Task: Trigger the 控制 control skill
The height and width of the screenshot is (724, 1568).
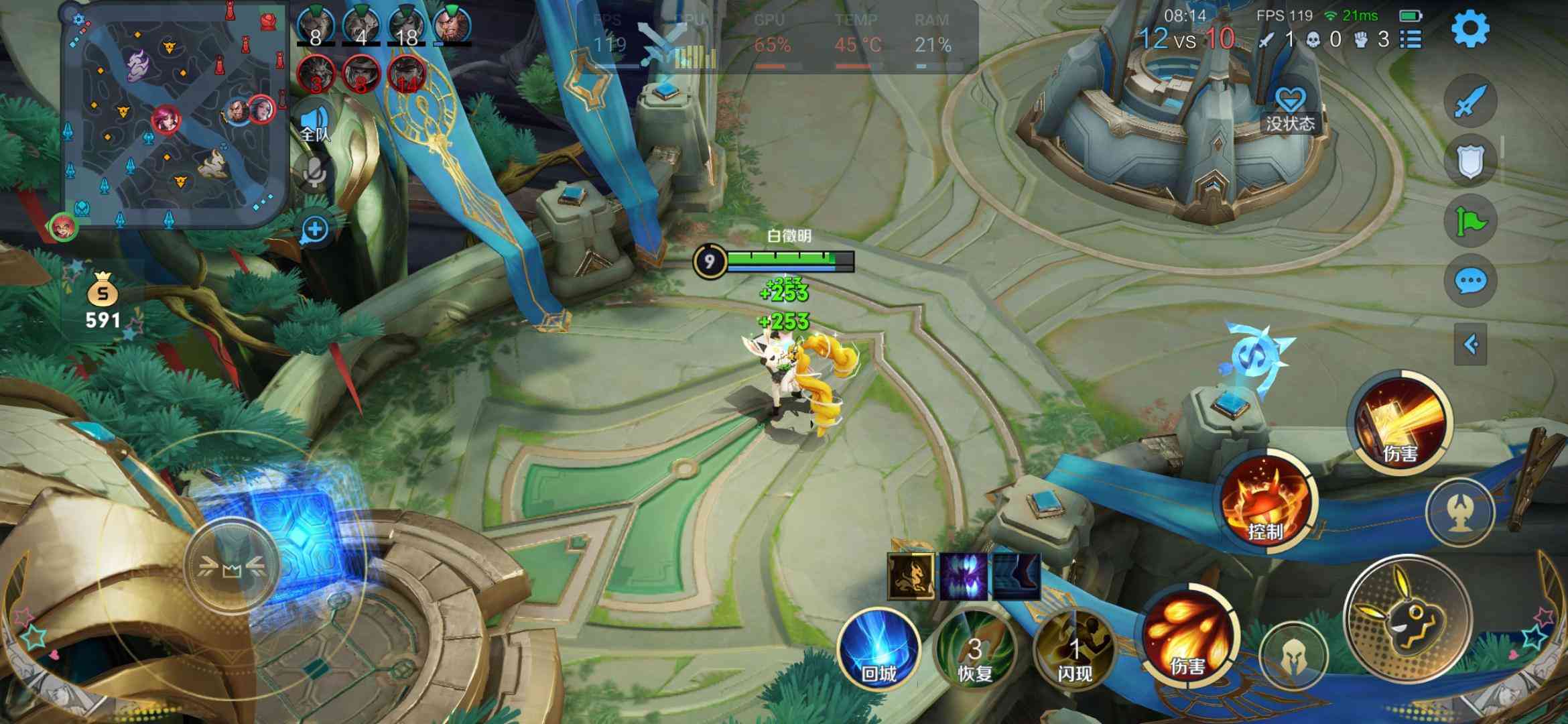Action: click(x=1266, y=503)
